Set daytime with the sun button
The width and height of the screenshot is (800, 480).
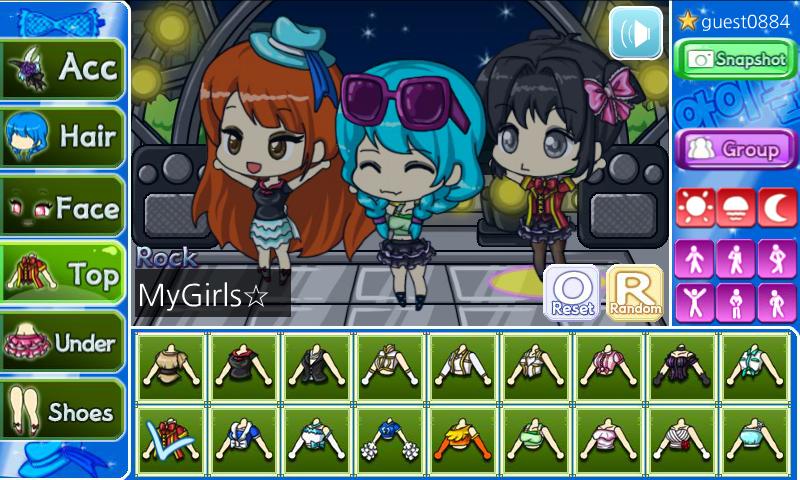click(x=694, y=208)
